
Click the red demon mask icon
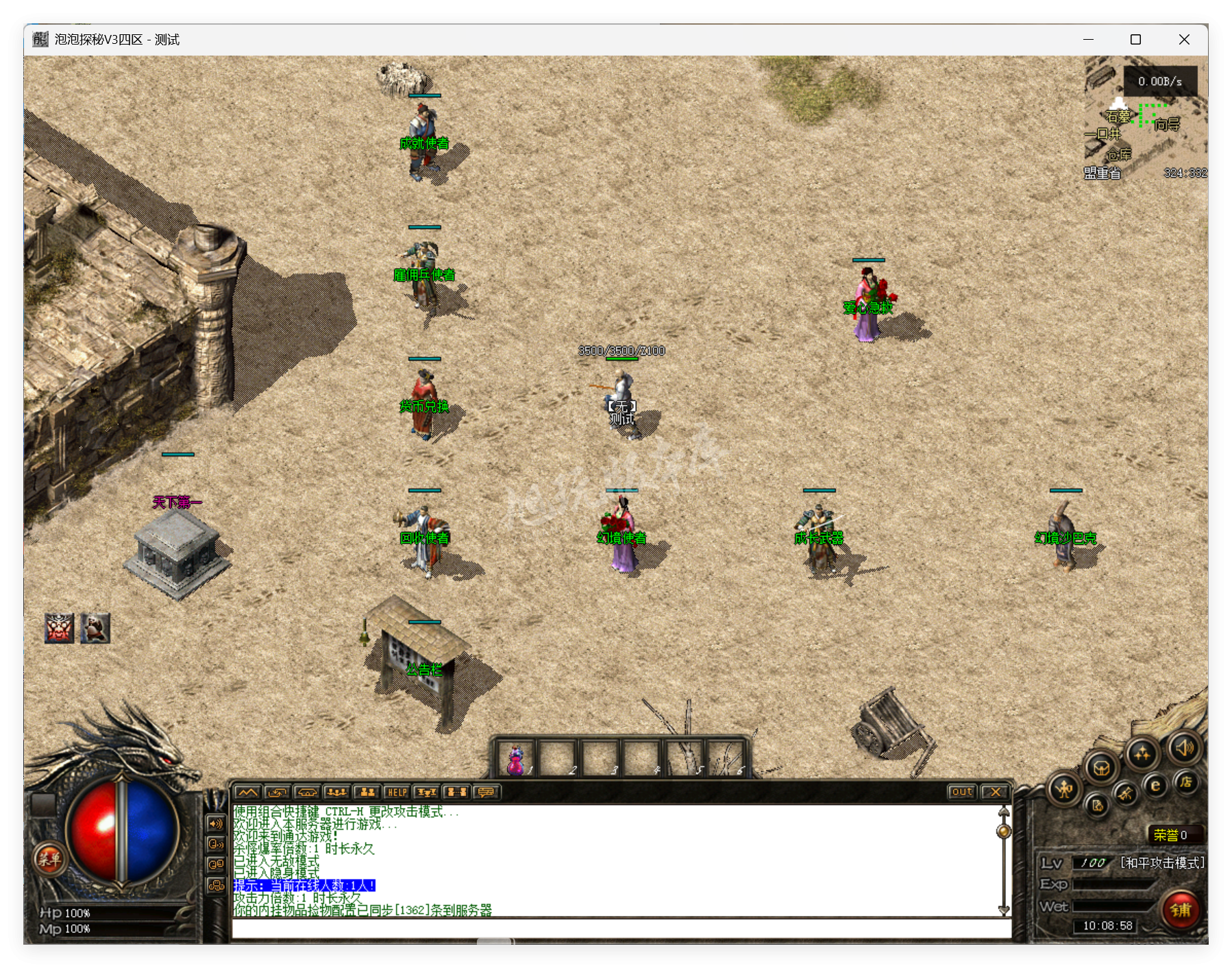[x=60, y=628]
